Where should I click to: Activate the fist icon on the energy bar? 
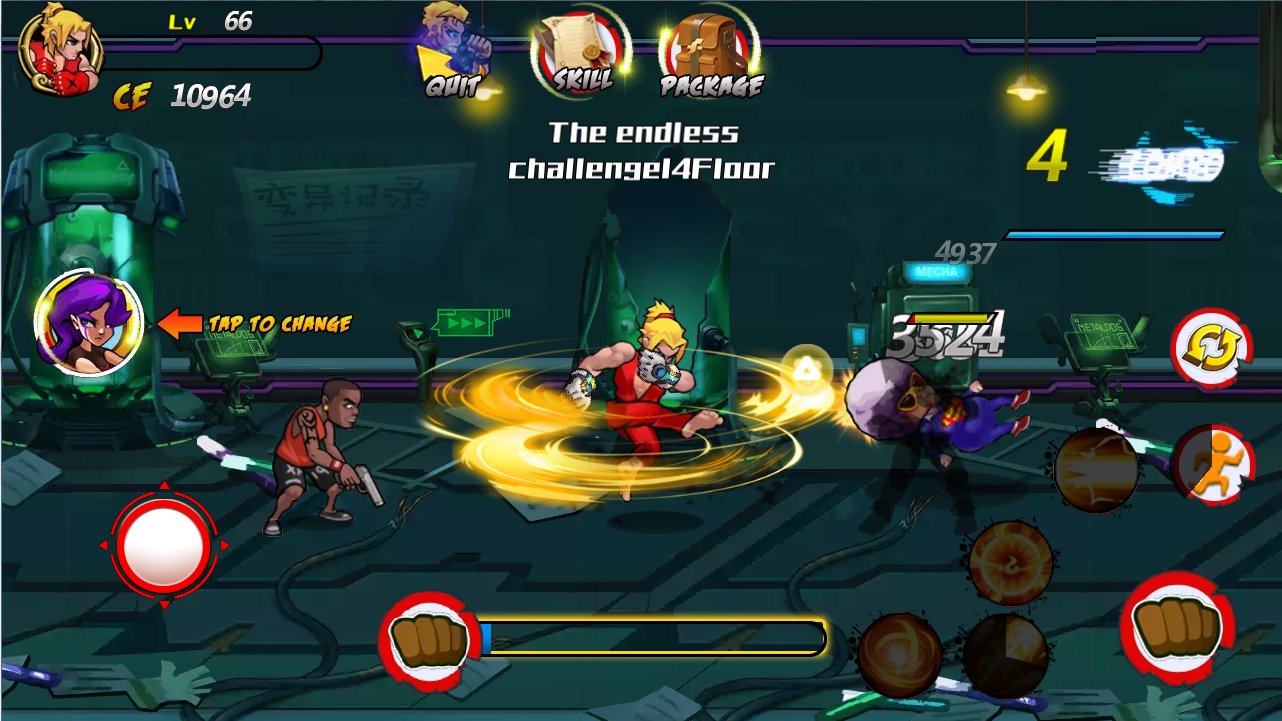point(429,639)
